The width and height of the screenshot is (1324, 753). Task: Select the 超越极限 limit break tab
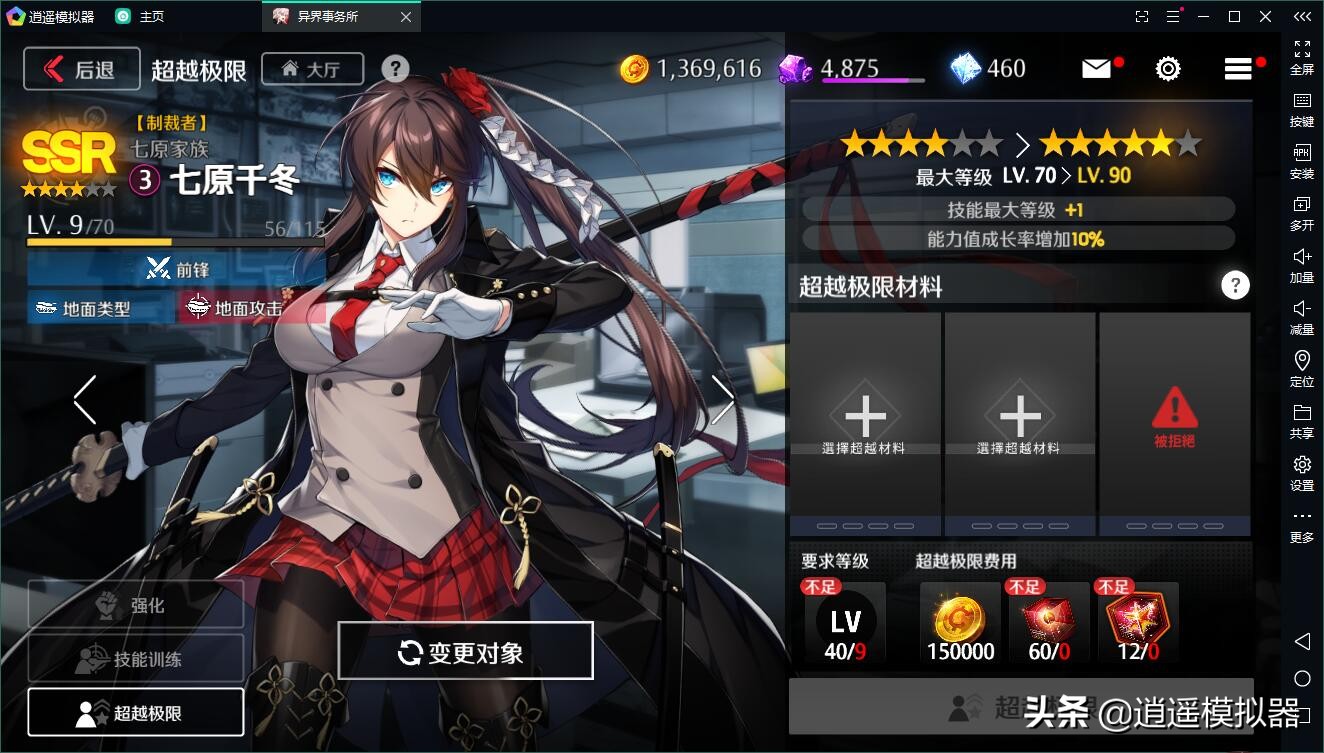[136, 713]
